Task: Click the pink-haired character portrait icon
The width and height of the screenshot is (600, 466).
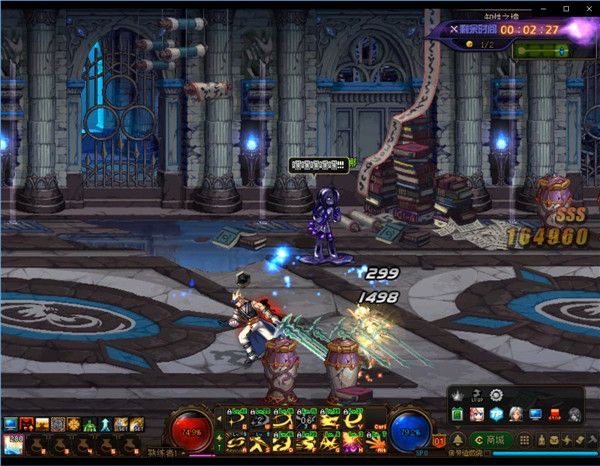Action: click(477, 414)
